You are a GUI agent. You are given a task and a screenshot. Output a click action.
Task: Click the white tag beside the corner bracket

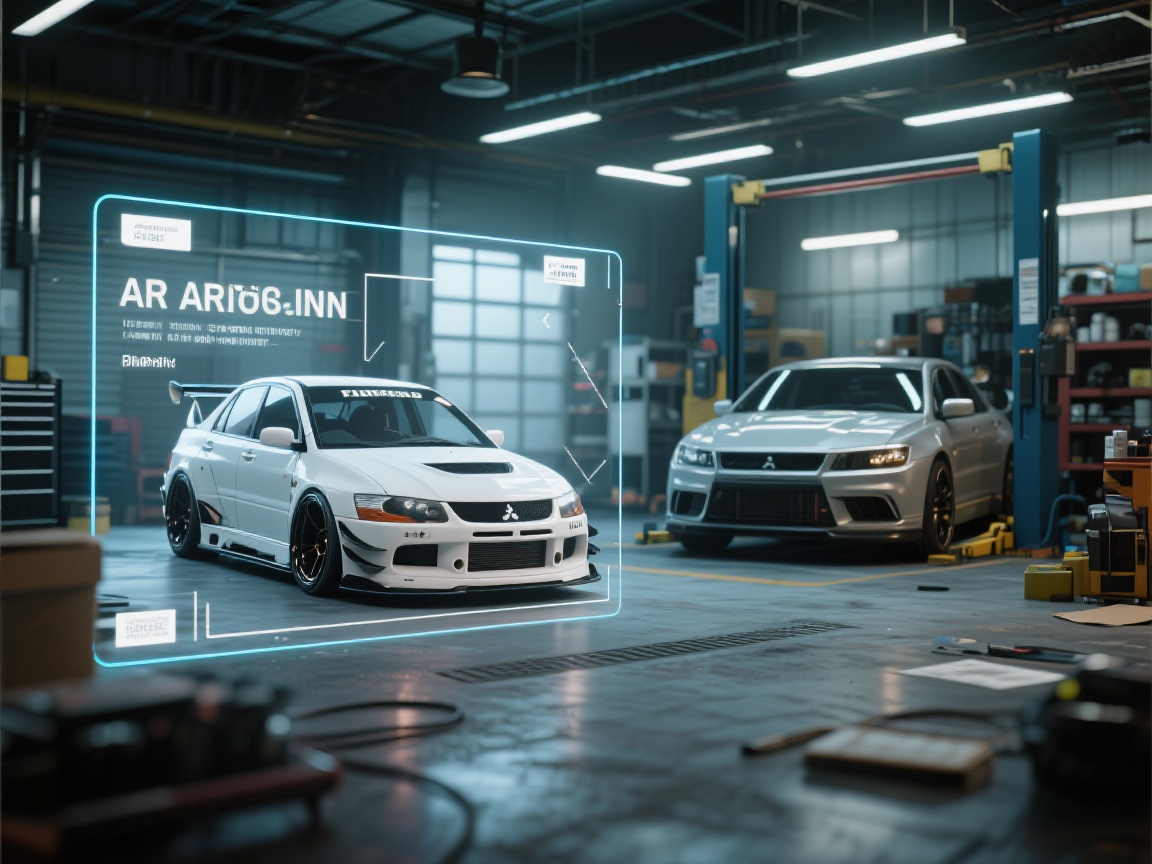tap(564, 271)
